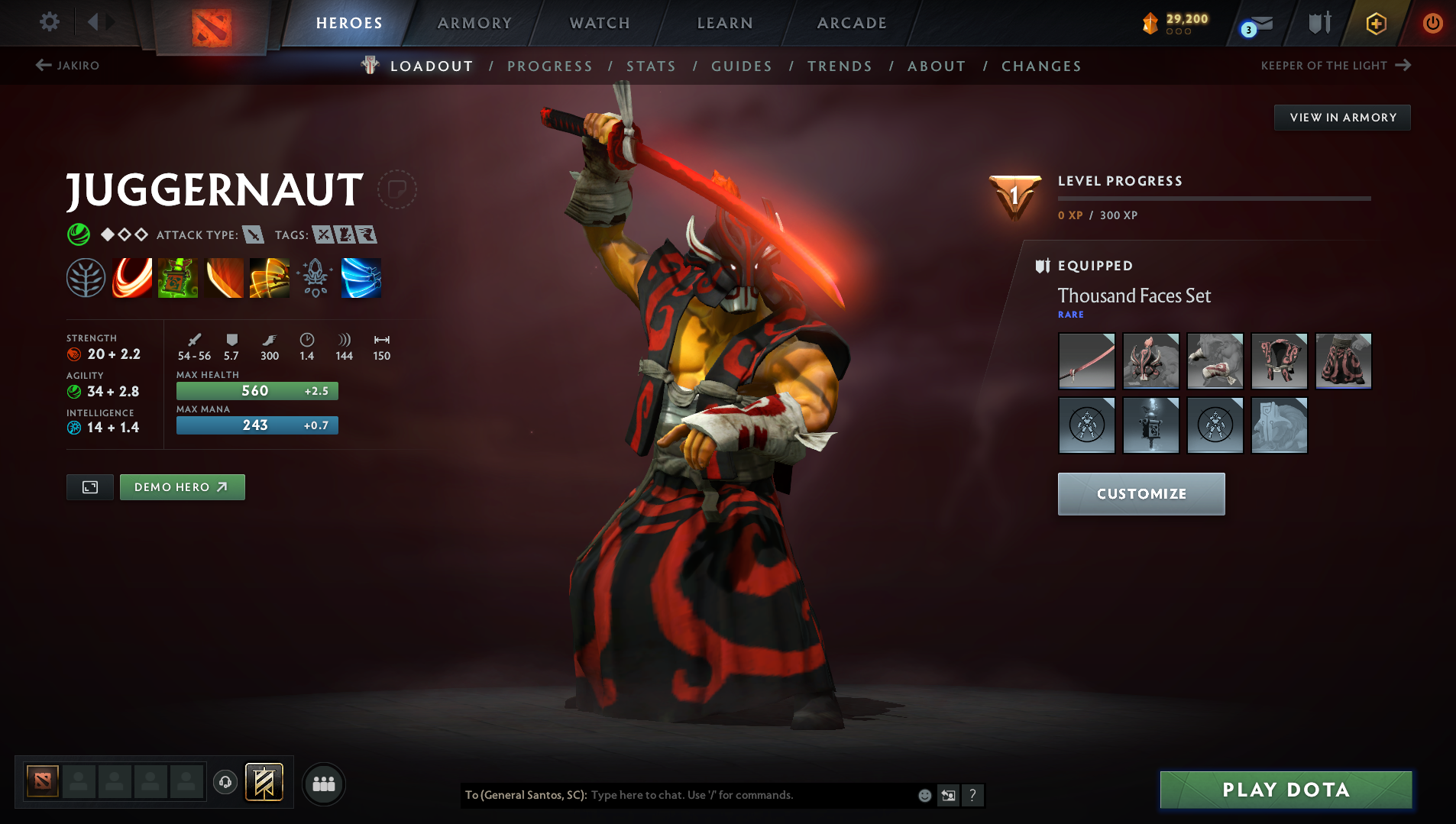Click the Max Health progress bar
Screen dimensions: 1456x824
click(x=257, y=390)
